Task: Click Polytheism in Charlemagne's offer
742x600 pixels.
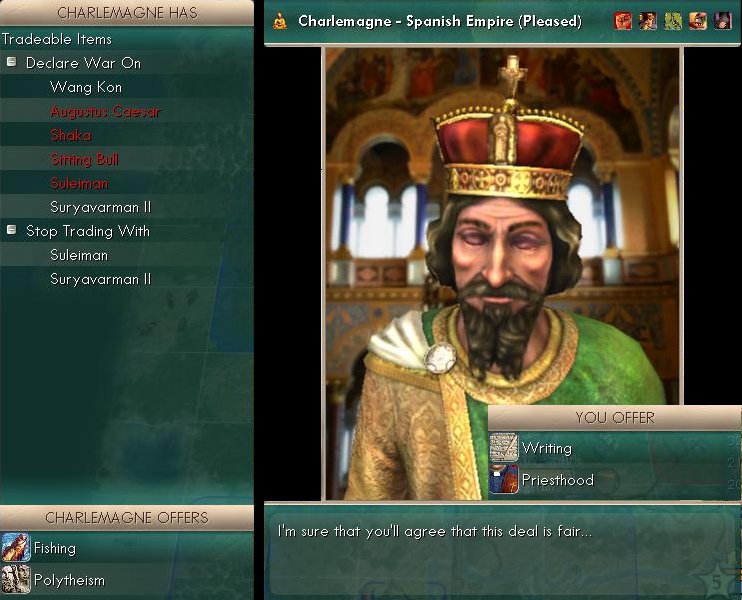Action: pos(69,580)
